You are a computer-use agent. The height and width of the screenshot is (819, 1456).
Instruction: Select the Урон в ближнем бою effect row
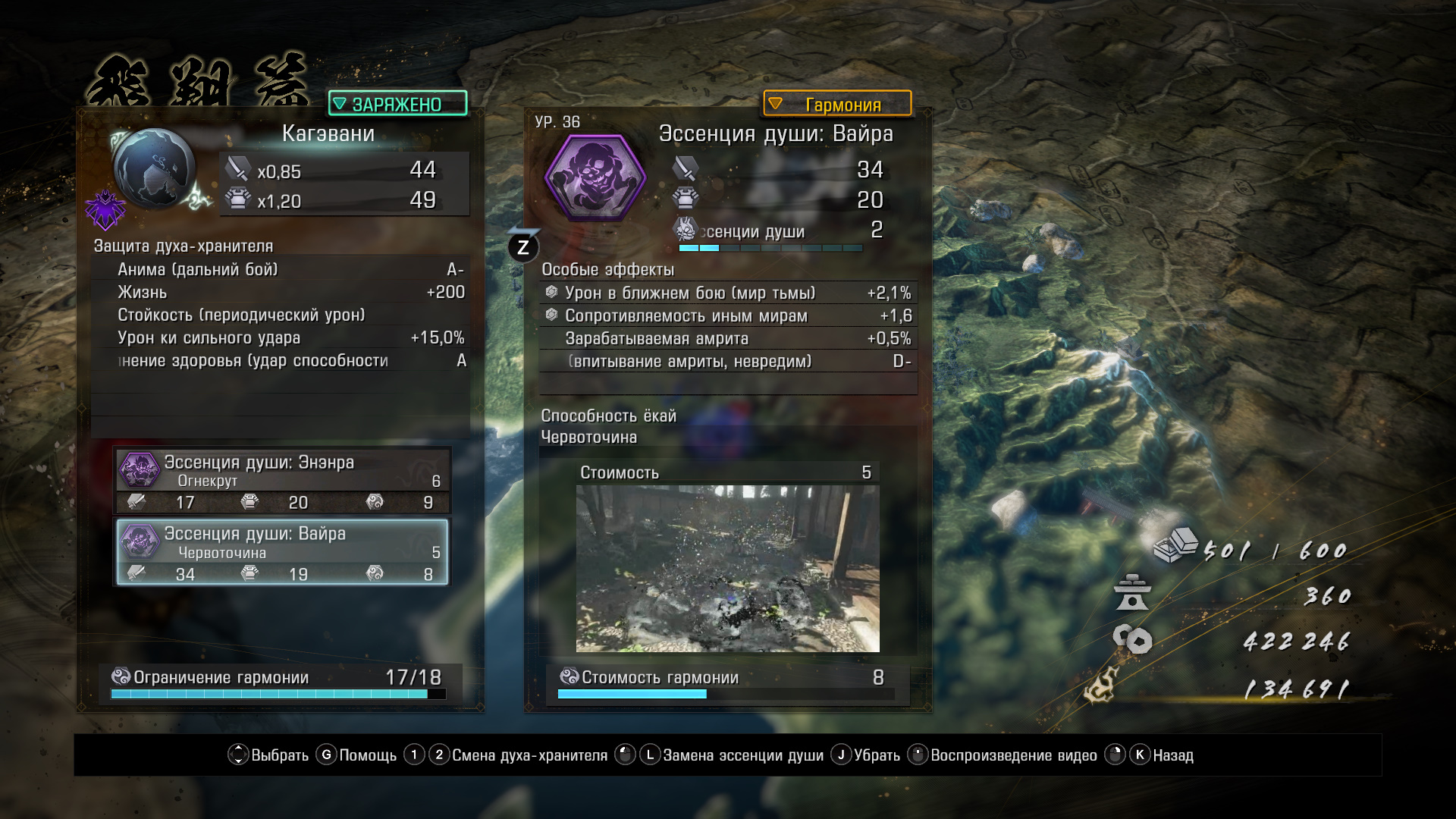click(x=728, y=293)
